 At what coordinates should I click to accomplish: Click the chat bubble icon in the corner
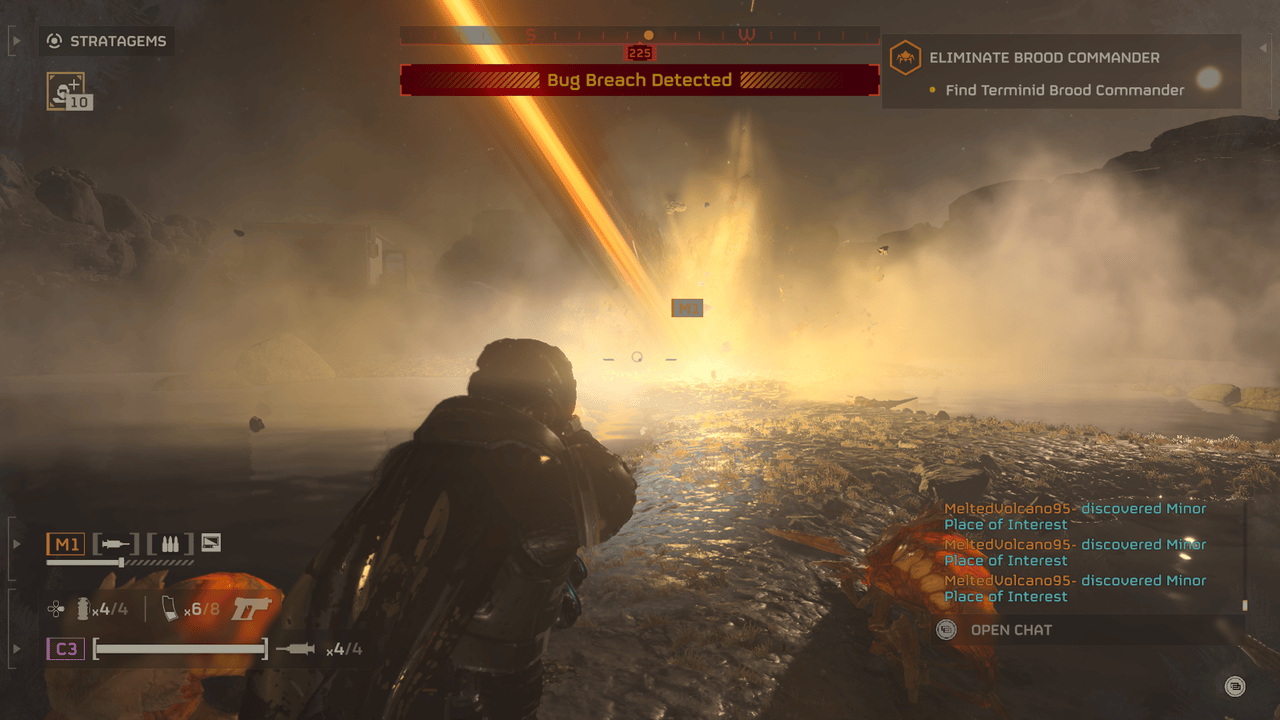click(x=1235, y=686)
